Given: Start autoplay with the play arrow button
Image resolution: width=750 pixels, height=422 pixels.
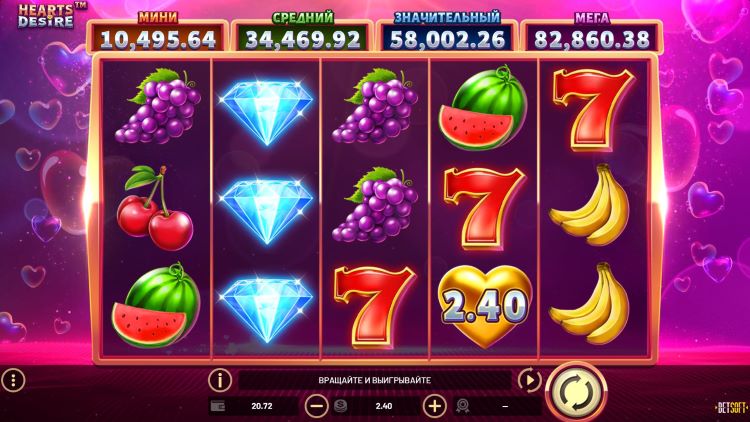Looking at the screenshot, I should [529, 380].
